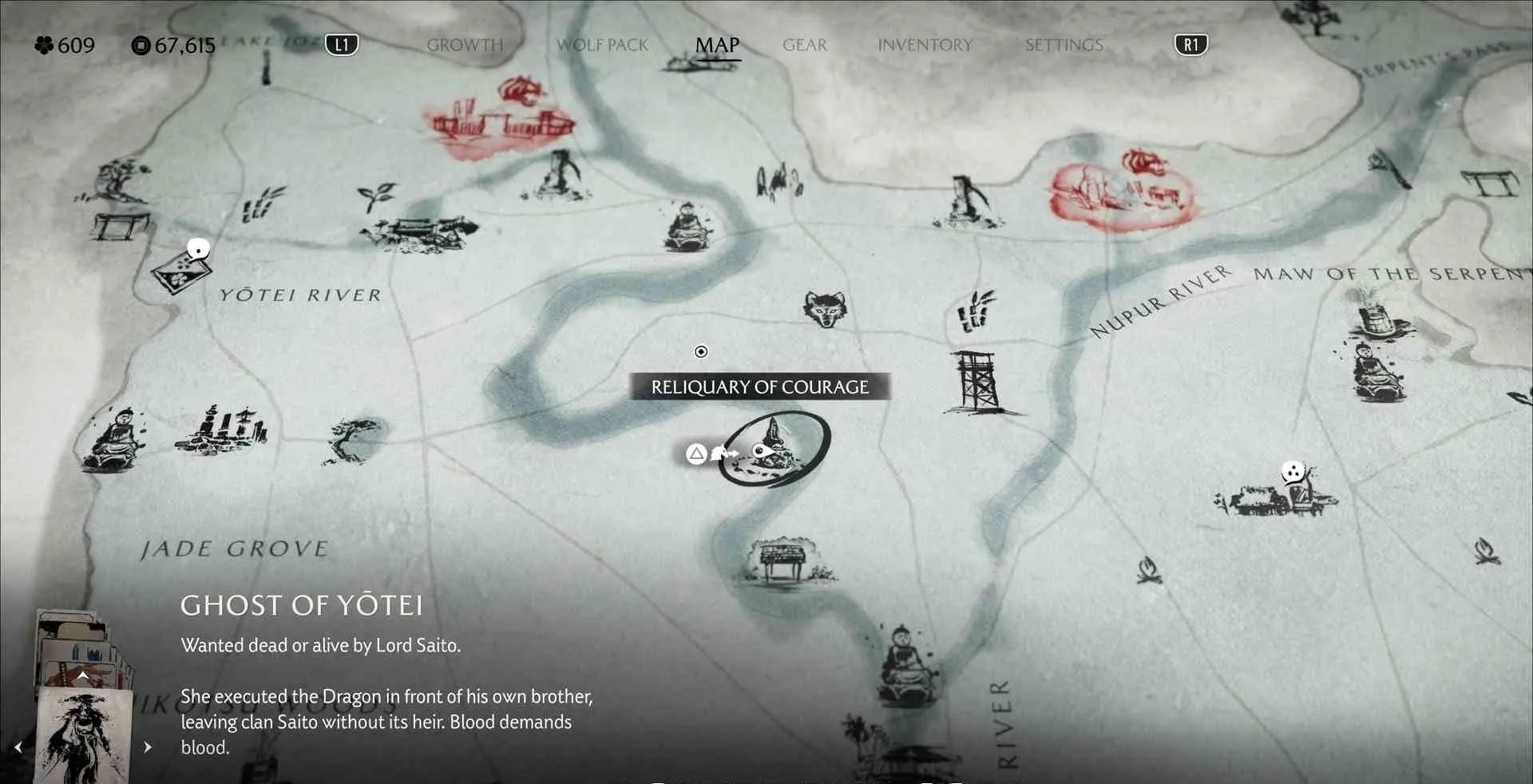
Task: Click the covered bridge marker
Action: tap(419, 232)
